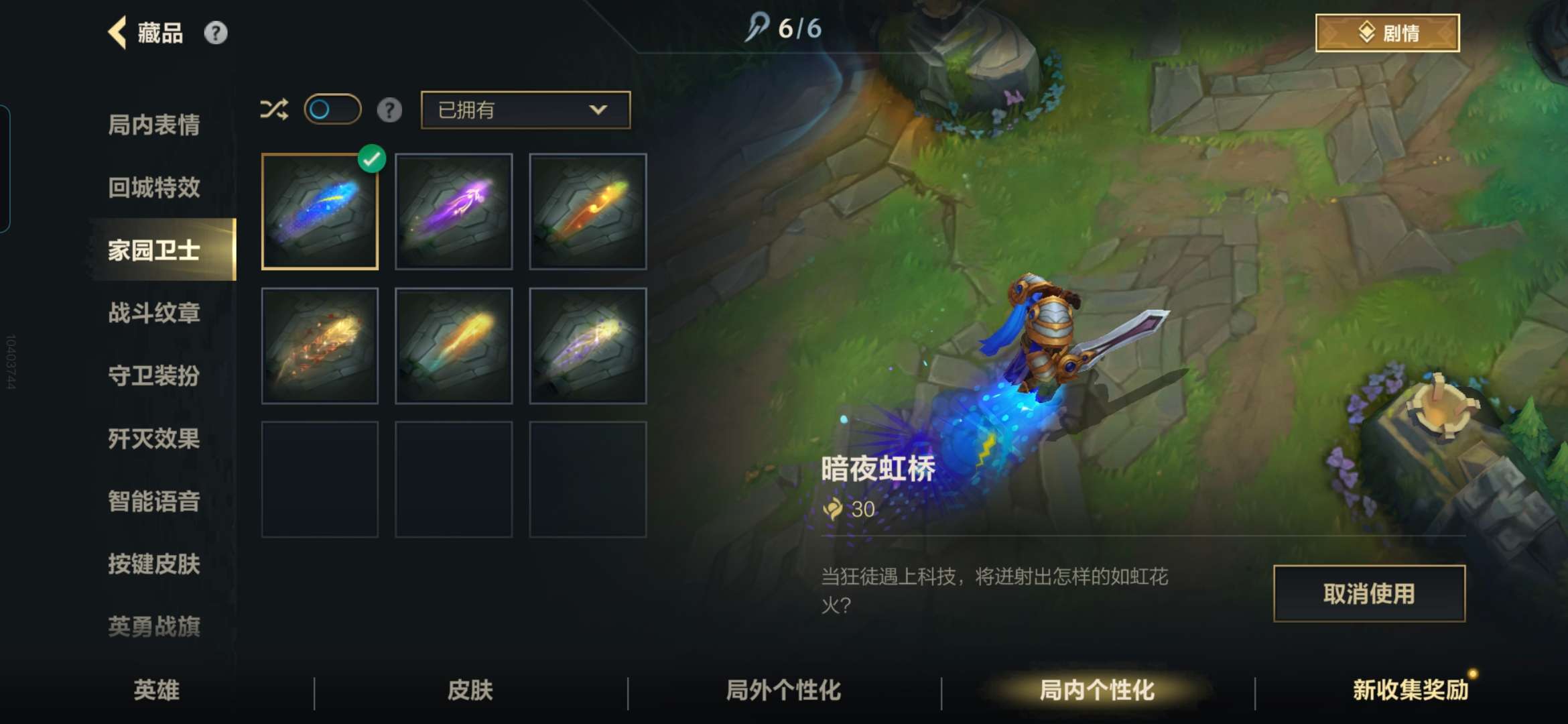The height and width of the screenshot is (724, 1568).
Task: Select the 回城特效 category
Action: coord(154,188)
